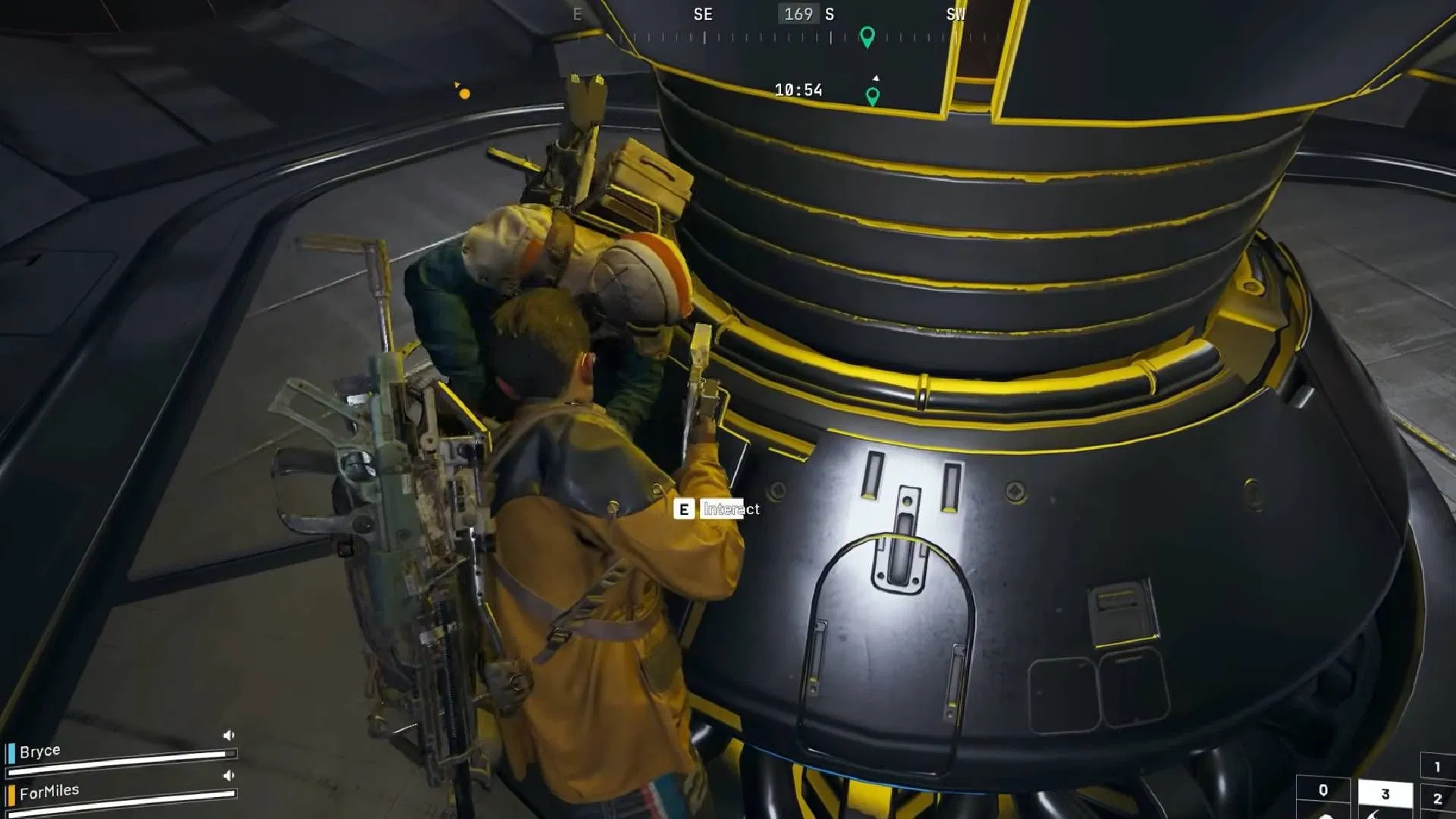This screenshot has height=819, width=1456.
Task: Select equipment slot 0
Action: (x=1323, y=791)
